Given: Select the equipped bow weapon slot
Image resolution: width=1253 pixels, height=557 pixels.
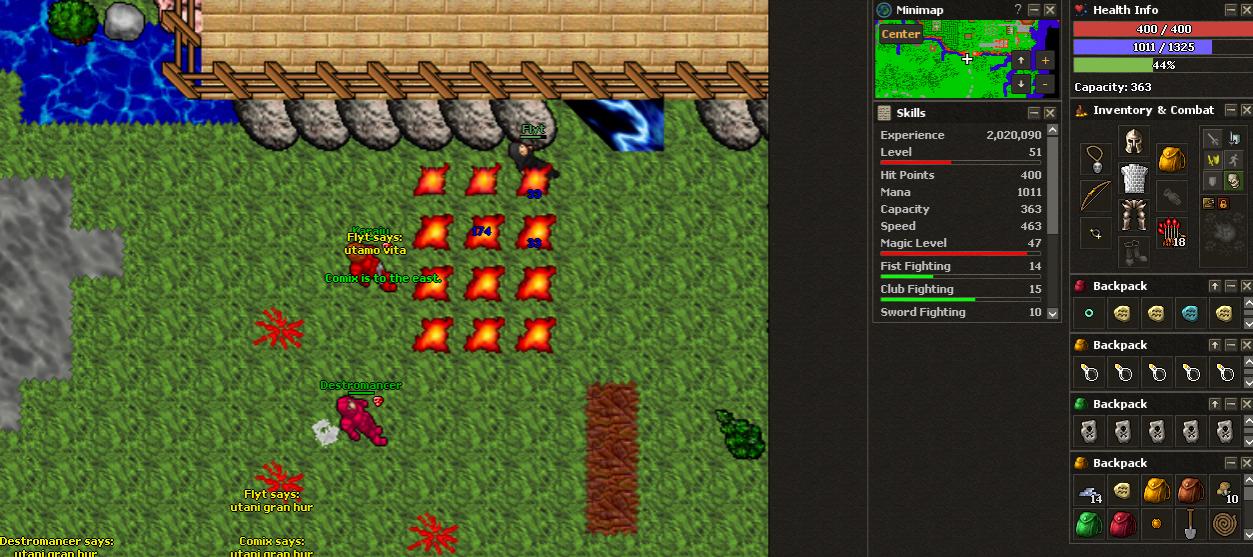Looking at the screenshot, I should 1095,196.
